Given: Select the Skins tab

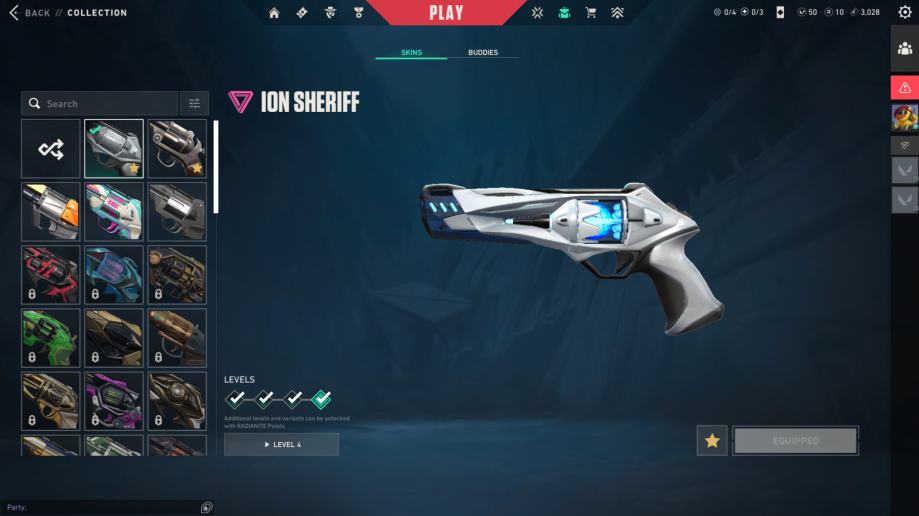Looking at the screenshot, I should click(x=411, y=52).
